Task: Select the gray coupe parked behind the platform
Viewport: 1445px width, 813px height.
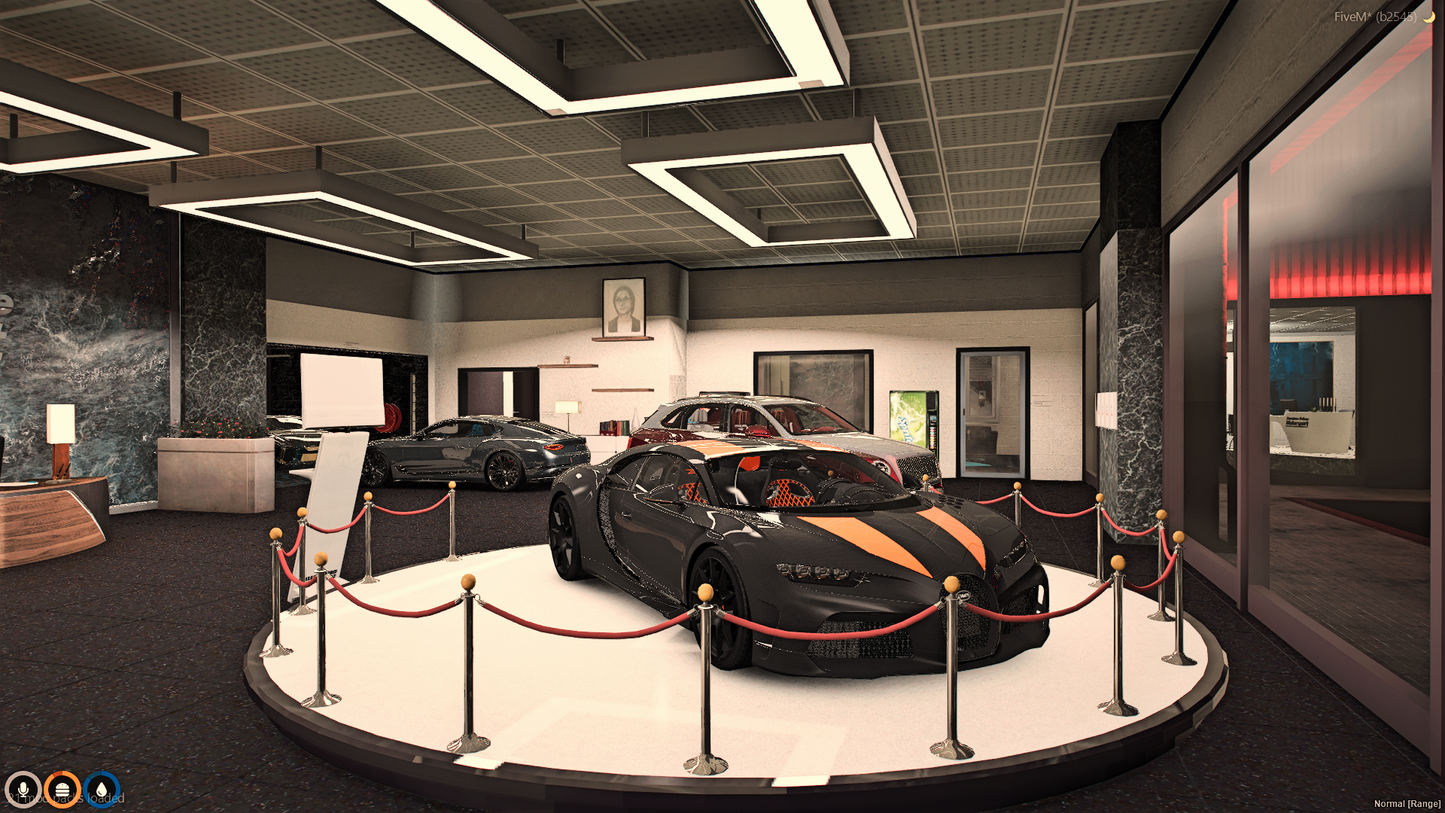Action: click(470, 450)
